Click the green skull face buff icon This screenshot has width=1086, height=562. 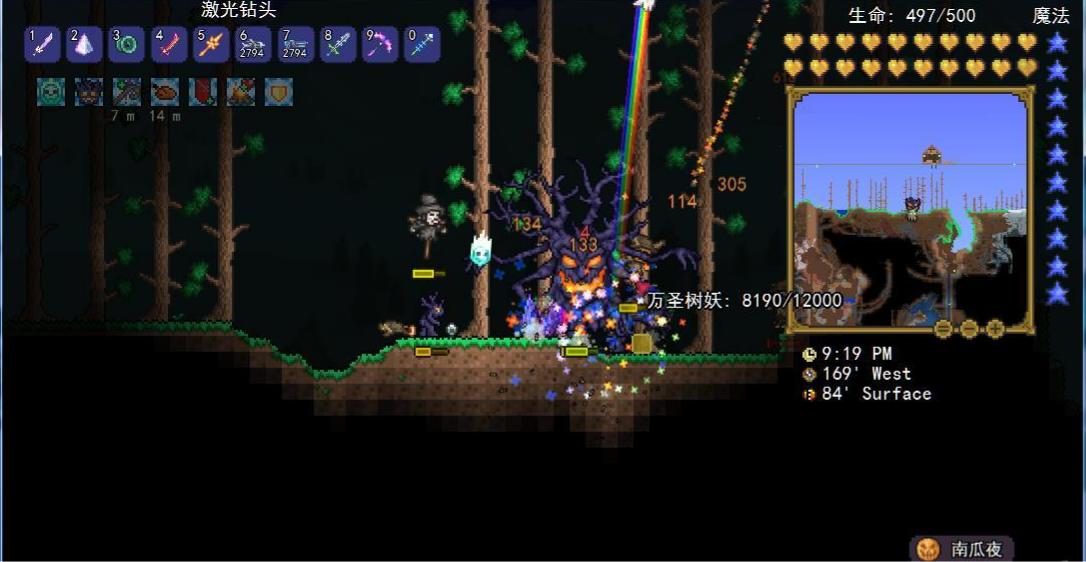click(x=51, y=92)
